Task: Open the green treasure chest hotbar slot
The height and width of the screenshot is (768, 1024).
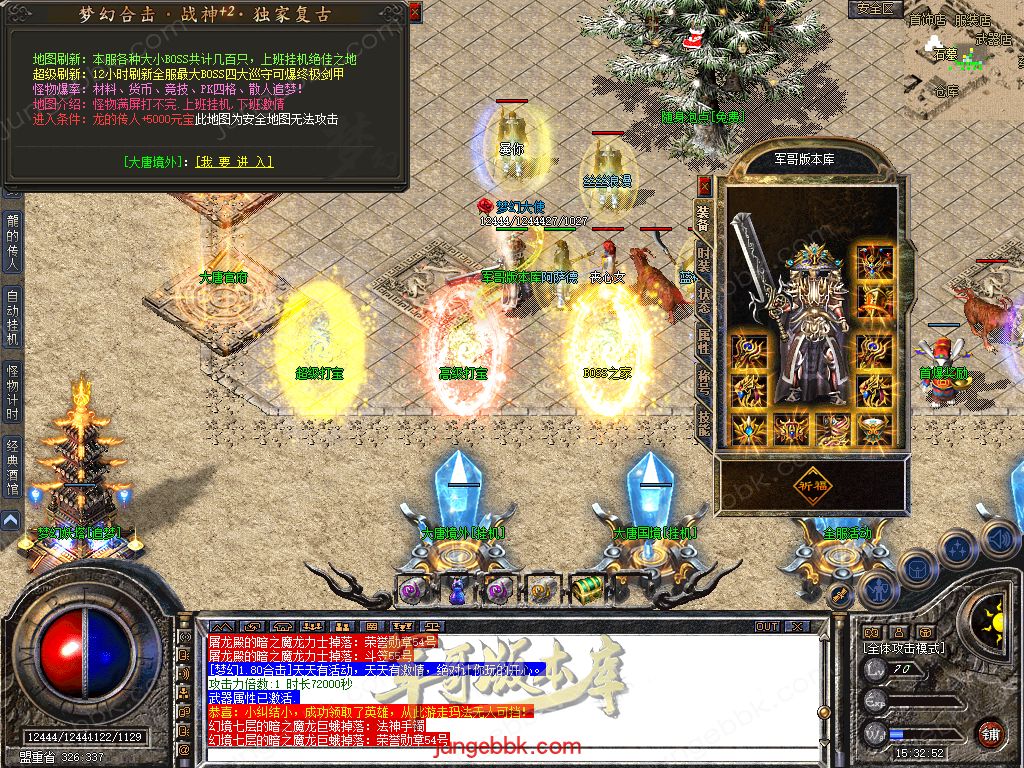Action: click(585, 590)
